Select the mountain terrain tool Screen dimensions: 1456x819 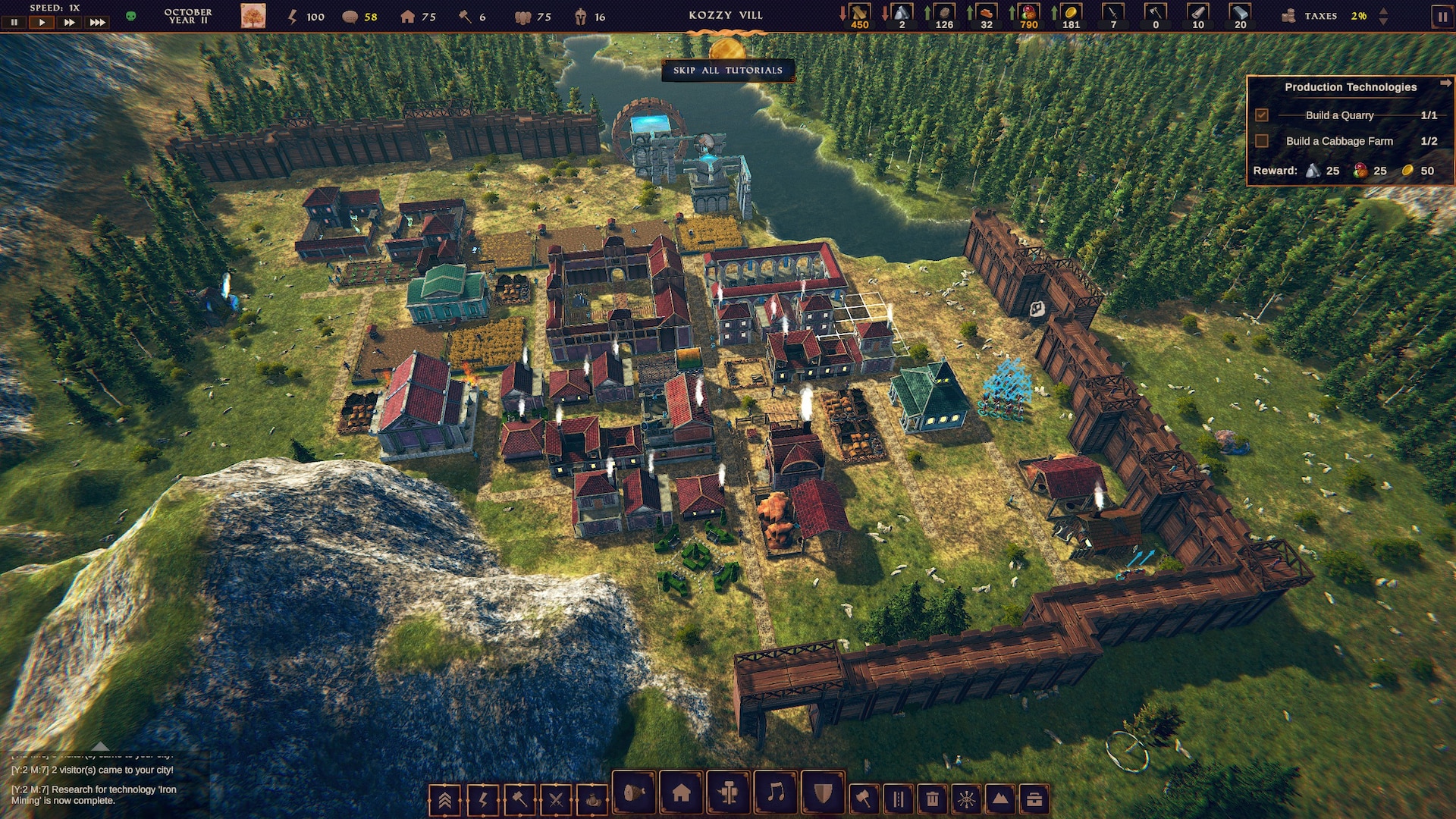click(x=1000, y=799)
